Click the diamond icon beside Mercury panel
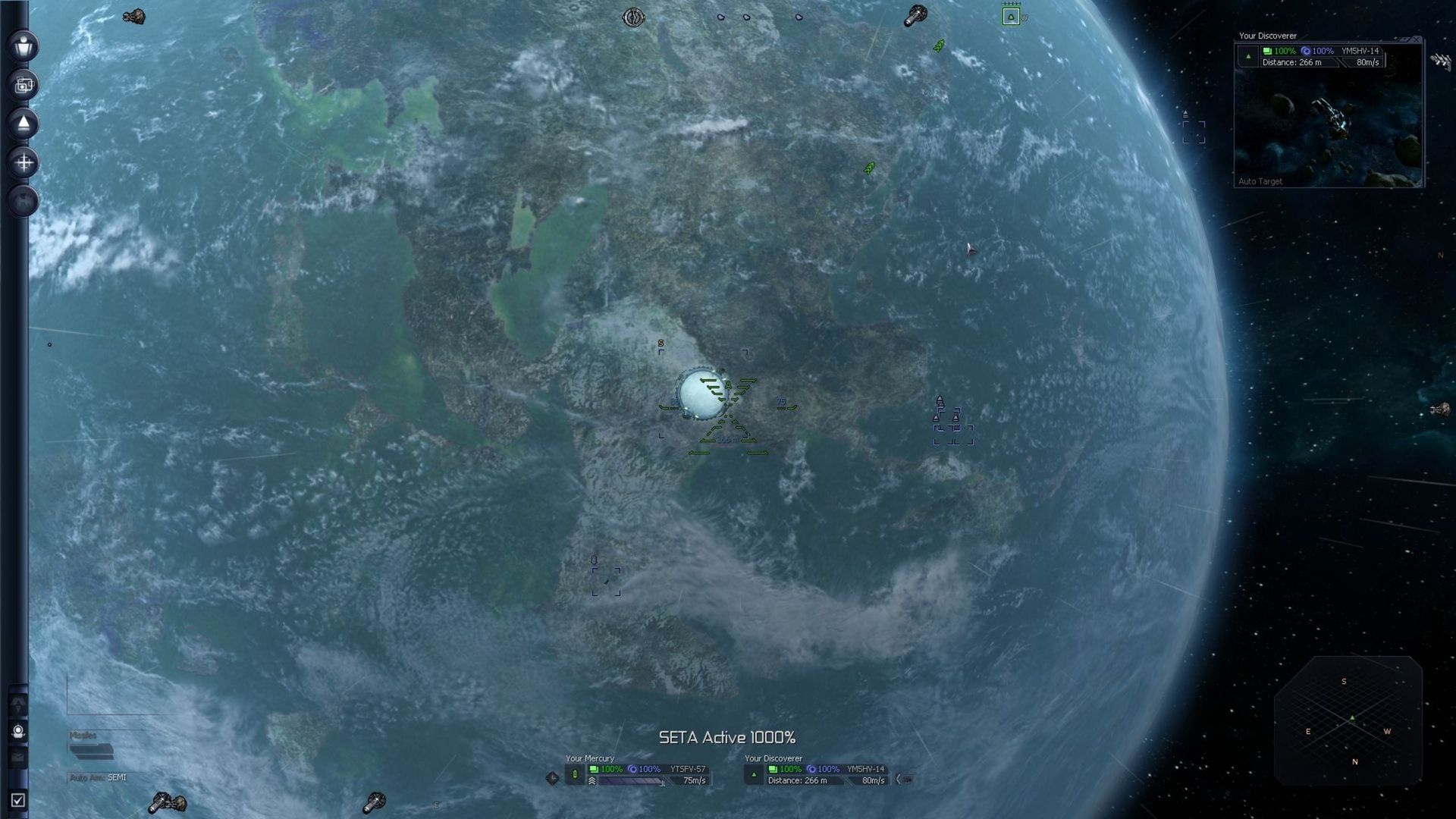The image size is (1456, 819). click(x=552, y=777)
